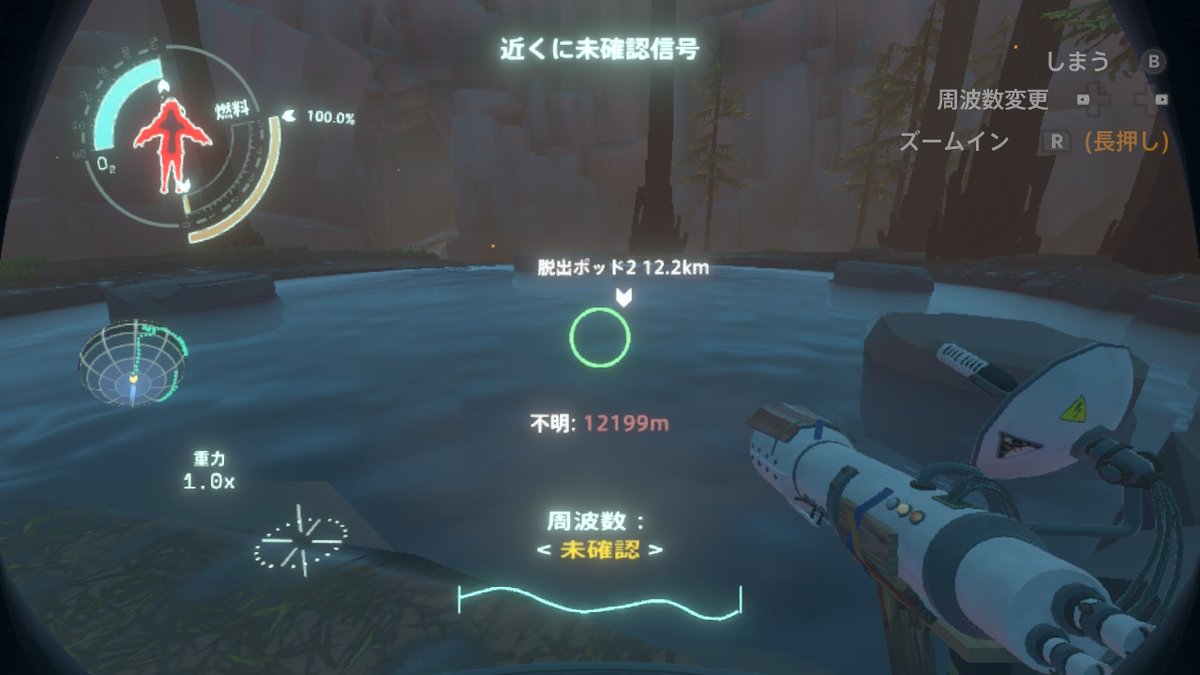Click the left arrow beside 未確認 frequency
Image resolution: width=1200 pixels, height=675 pixels.
point(542,550)
